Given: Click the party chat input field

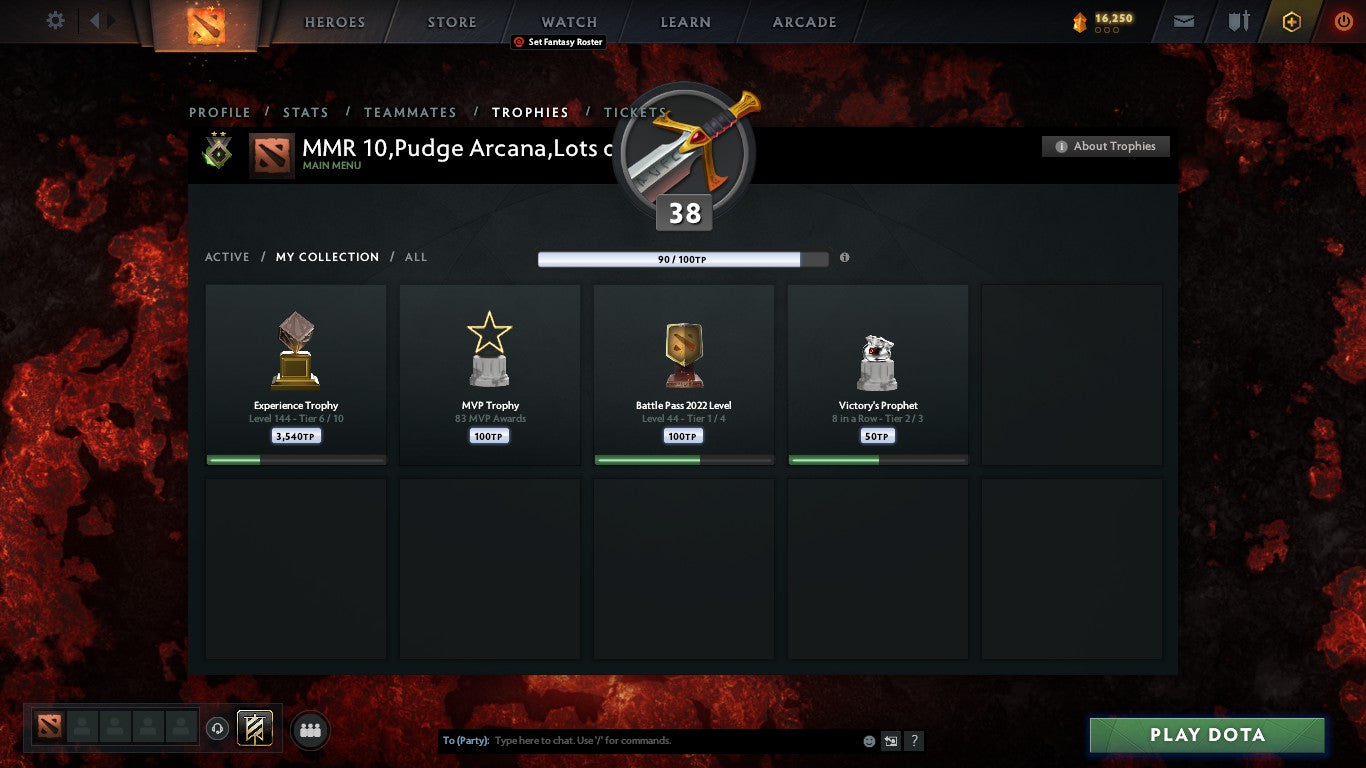Looking at the screenshot, I should [x=650, y=740].
